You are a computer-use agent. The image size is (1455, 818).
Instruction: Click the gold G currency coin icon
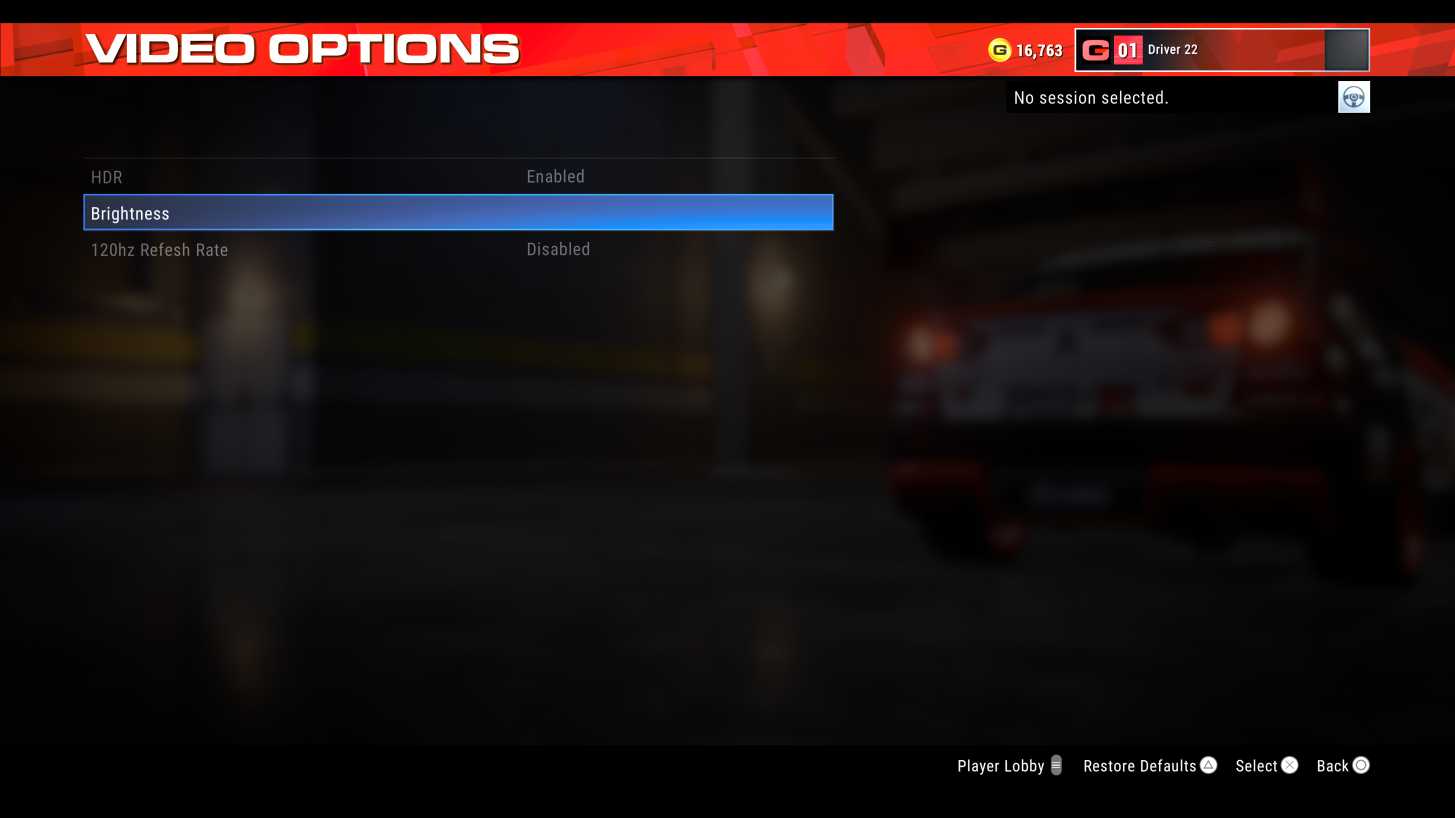coord(1000,49)
